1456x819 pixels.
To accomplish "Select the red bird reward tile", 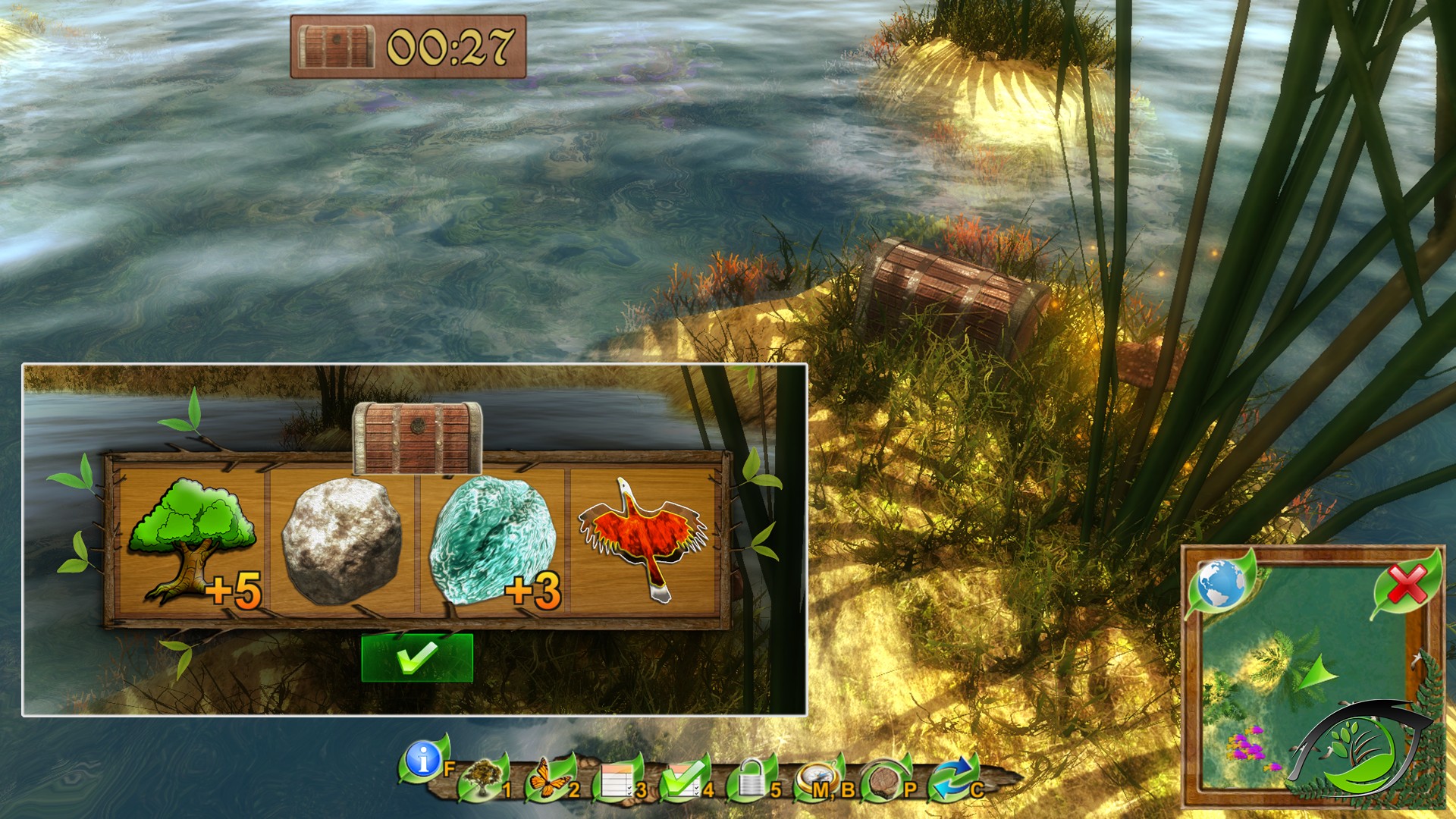I will [x=643, y=540].
